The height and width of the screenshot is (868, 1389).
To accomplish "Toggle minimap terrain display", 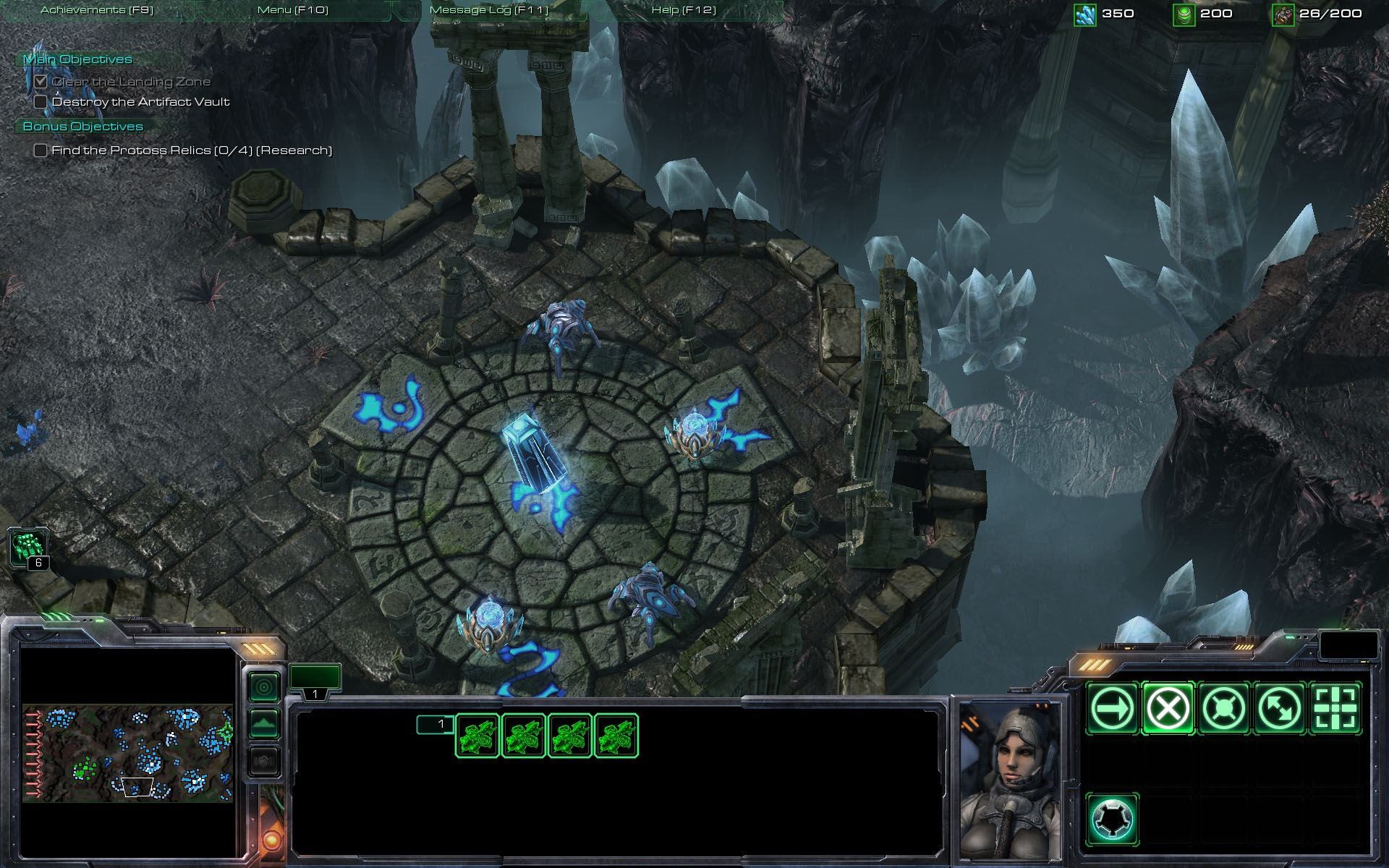I will click(264, 723).
